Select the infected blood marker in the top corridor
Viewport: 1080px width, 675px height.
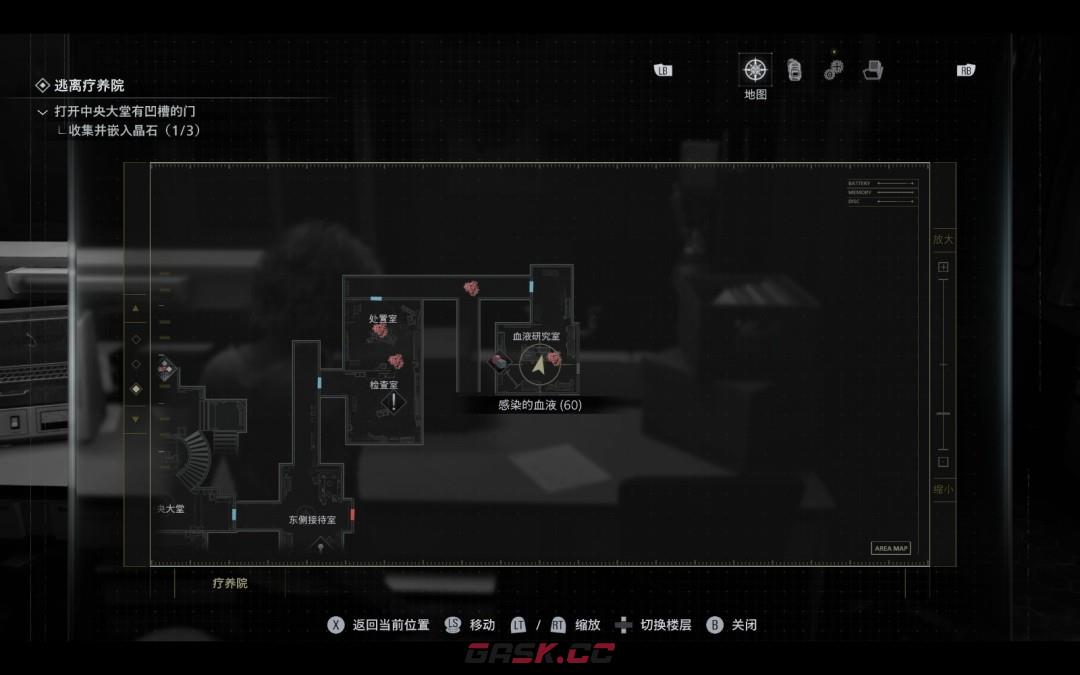click(471, 288)
